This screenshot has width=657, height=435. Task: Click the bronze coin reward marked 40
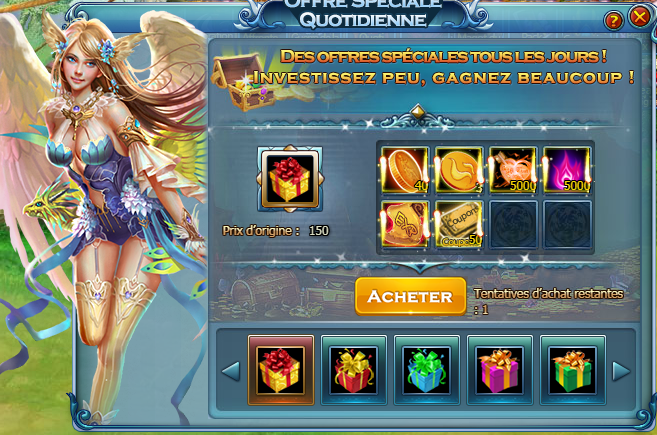pyautogui.click(x=405, y=169)
